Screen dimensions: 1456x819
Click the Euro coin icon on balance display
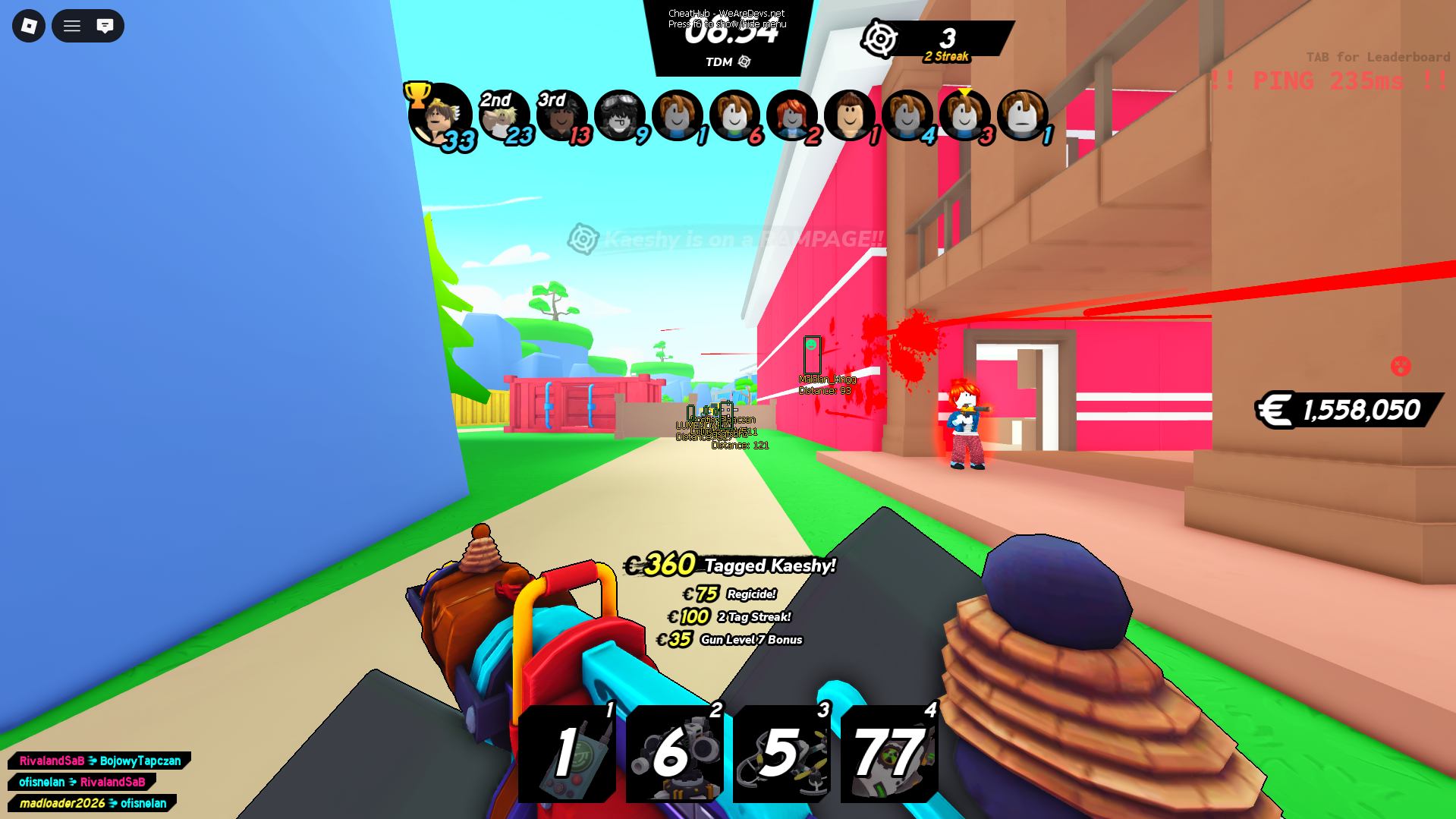[1277, 411]
